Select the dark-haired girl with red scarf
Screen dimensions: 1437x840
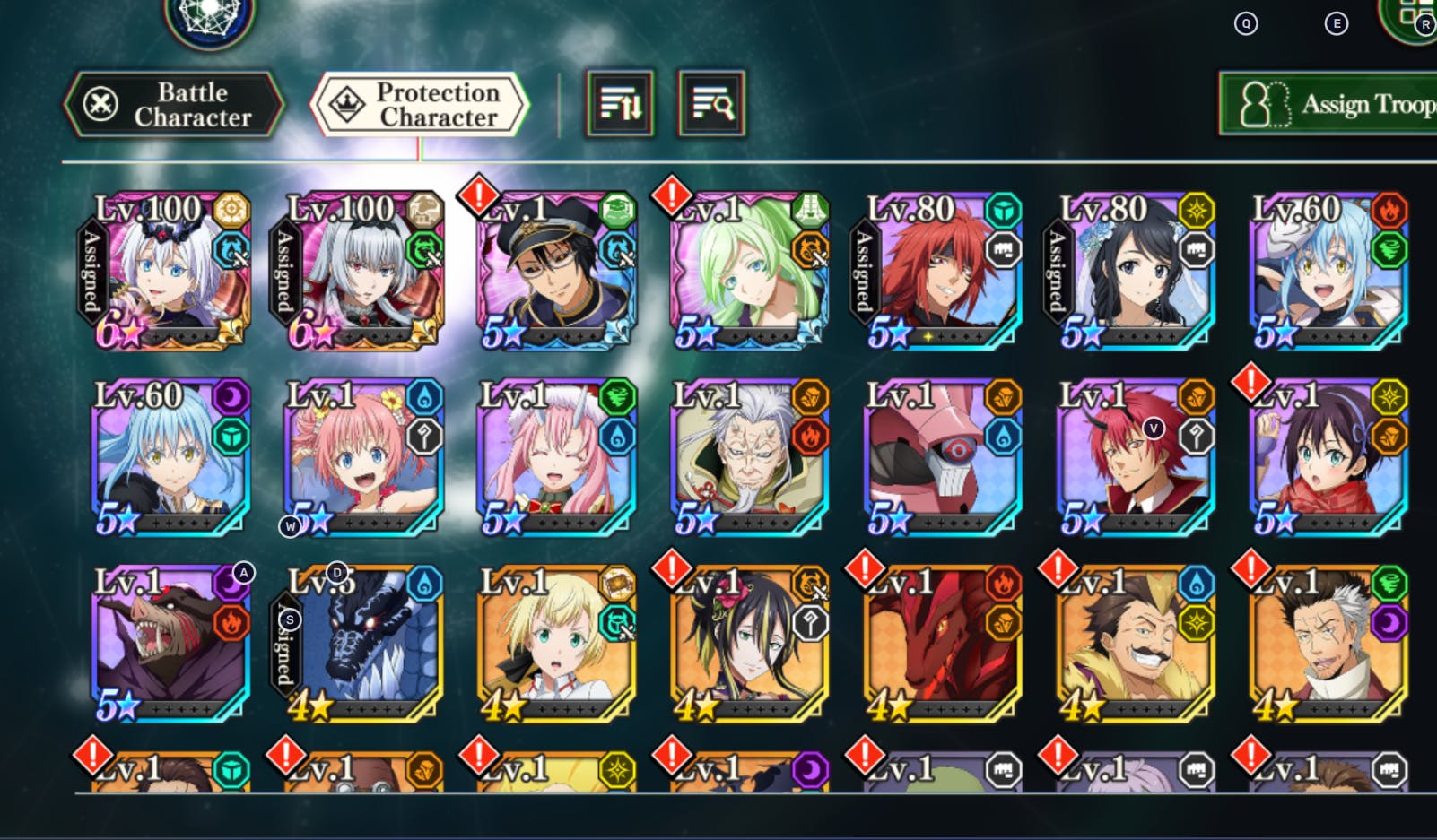1327,457
